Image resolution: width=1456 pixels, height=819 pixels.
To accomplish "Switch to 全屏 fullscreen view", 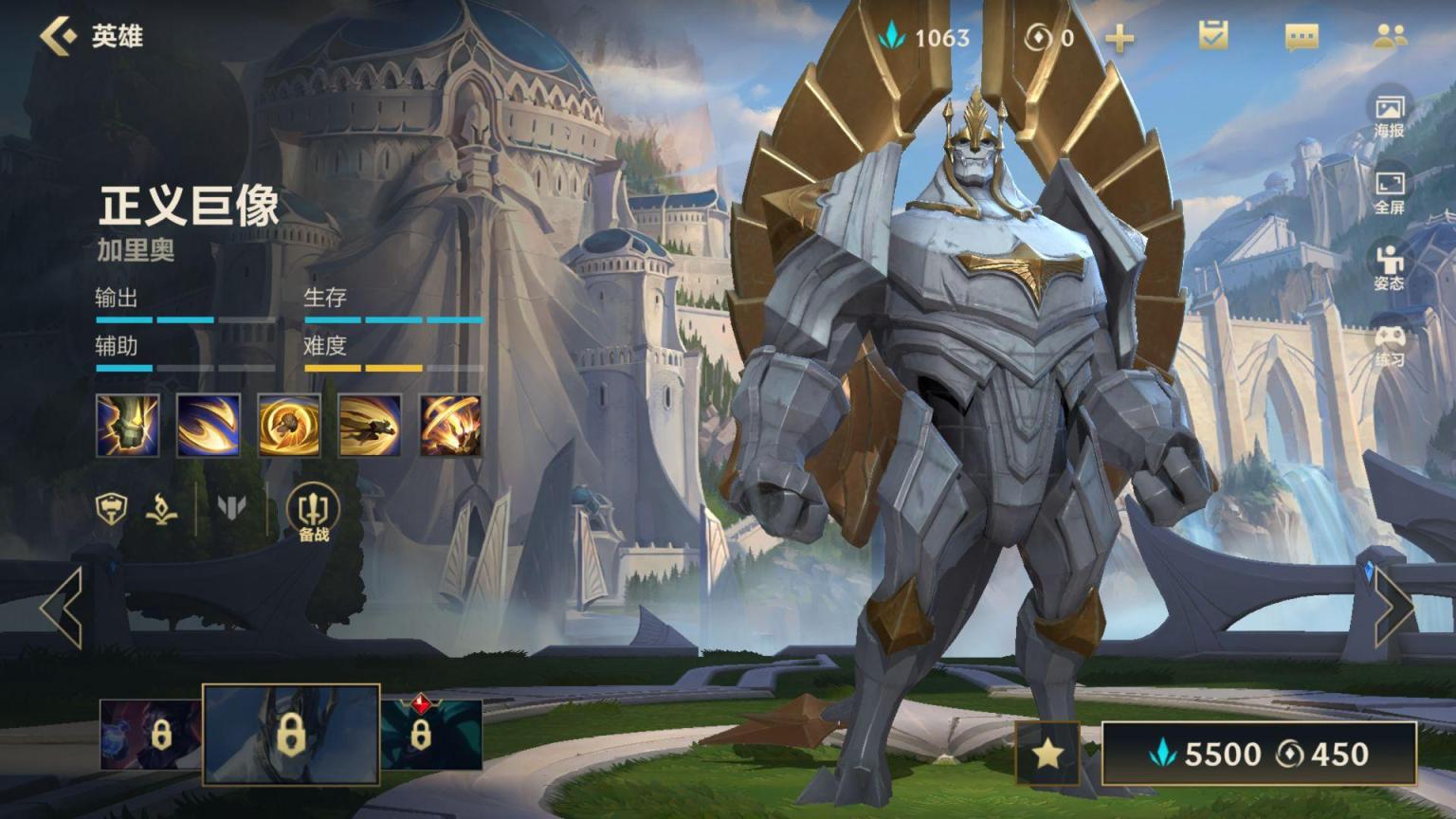I will coord(1390,191).
